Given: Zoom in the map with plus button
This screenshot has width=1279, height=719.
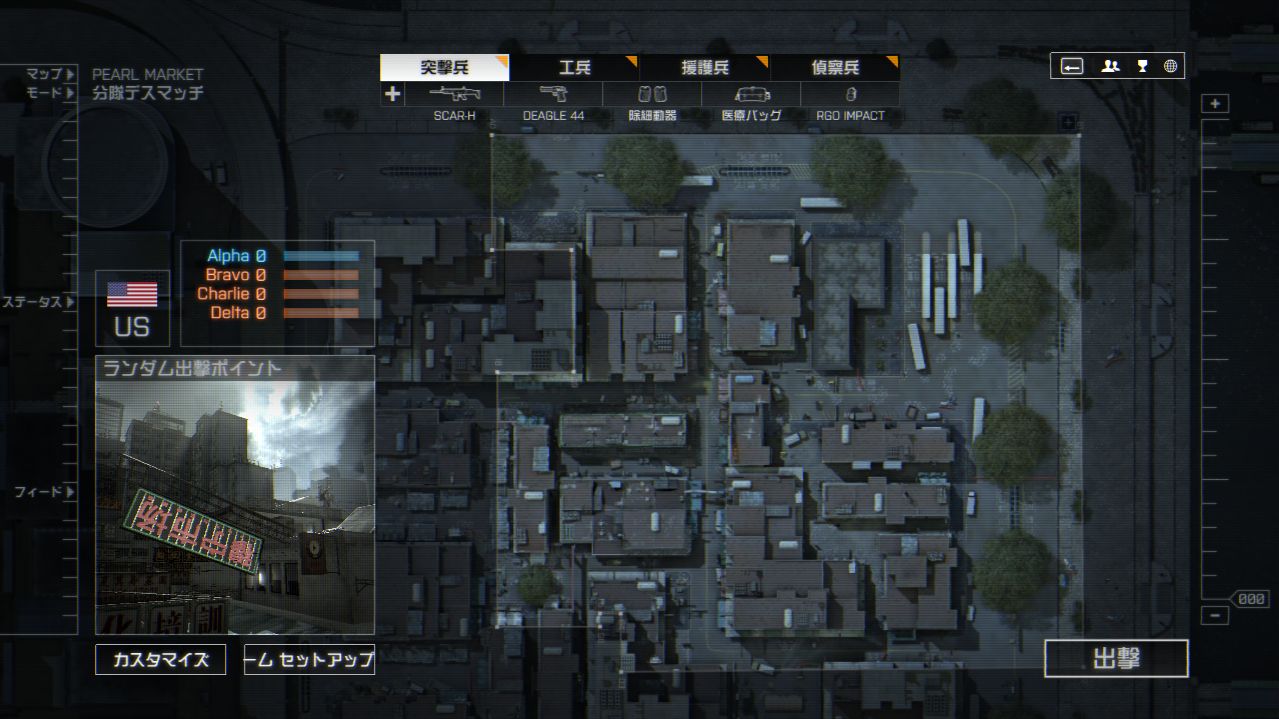Looking at the screenshot, I should point(1215,104).
